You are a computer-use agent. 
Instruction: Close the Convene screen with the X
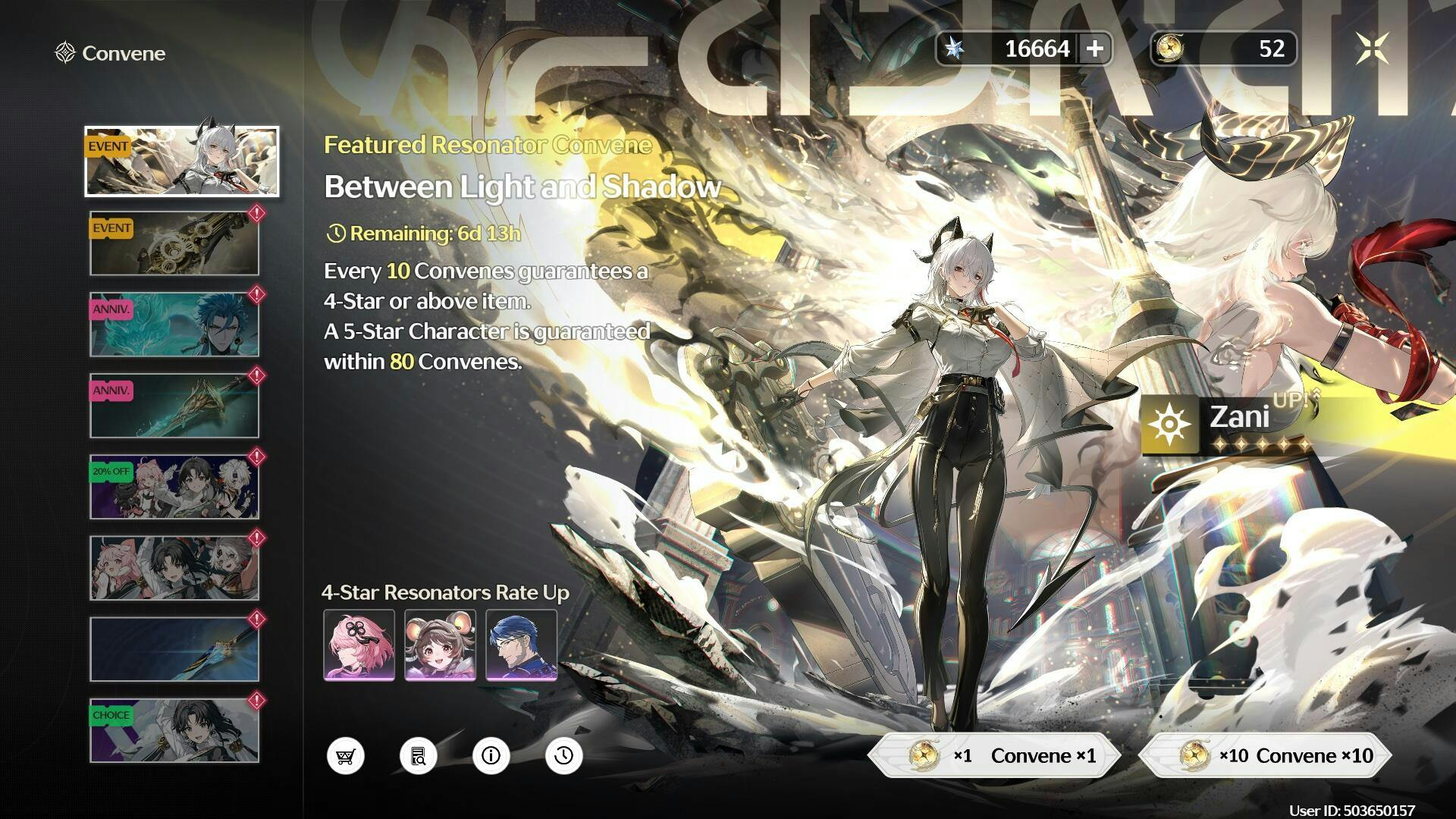[1372, 49]
